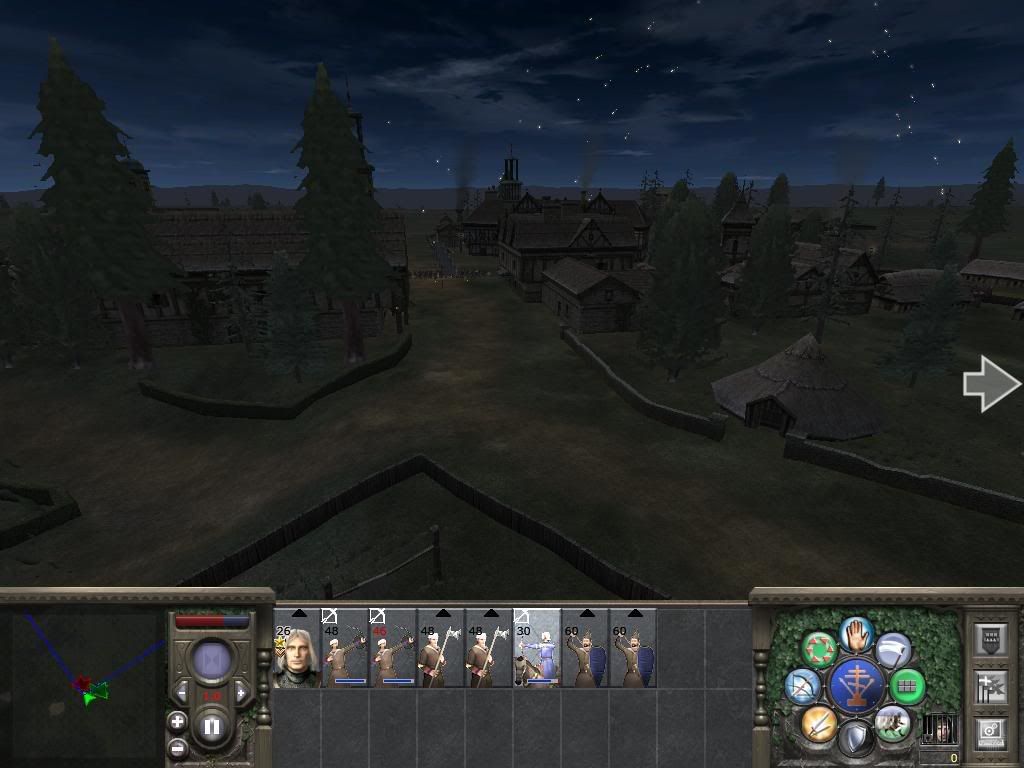The height and width of the screenshot is (768, 1024).
Task: Activate the halt command (raised hand icon)
Action: (856, 634)
